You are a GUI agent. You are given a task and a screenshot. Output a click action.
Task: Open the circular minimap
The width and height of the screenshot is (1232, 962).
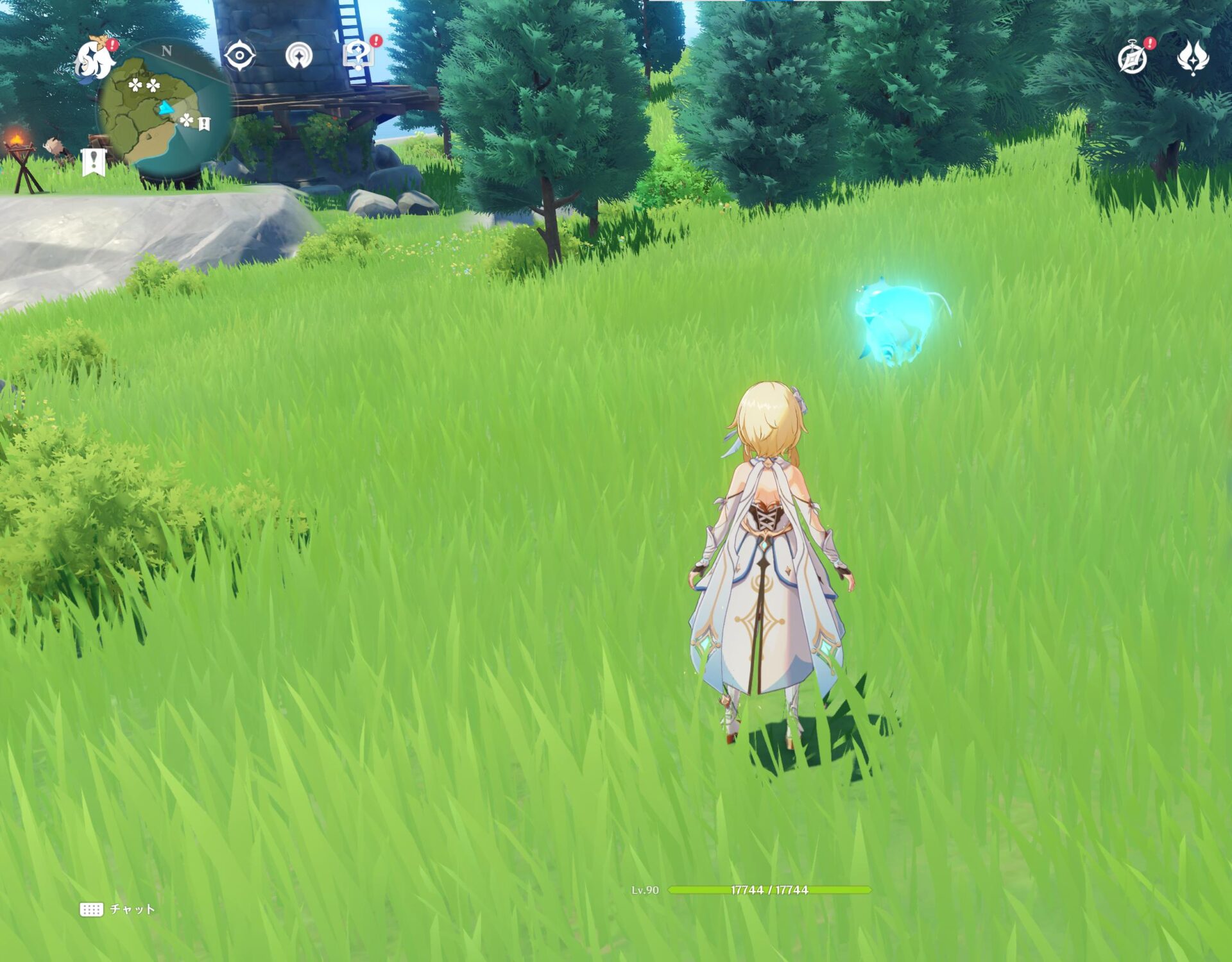click(x=164, y=109)
